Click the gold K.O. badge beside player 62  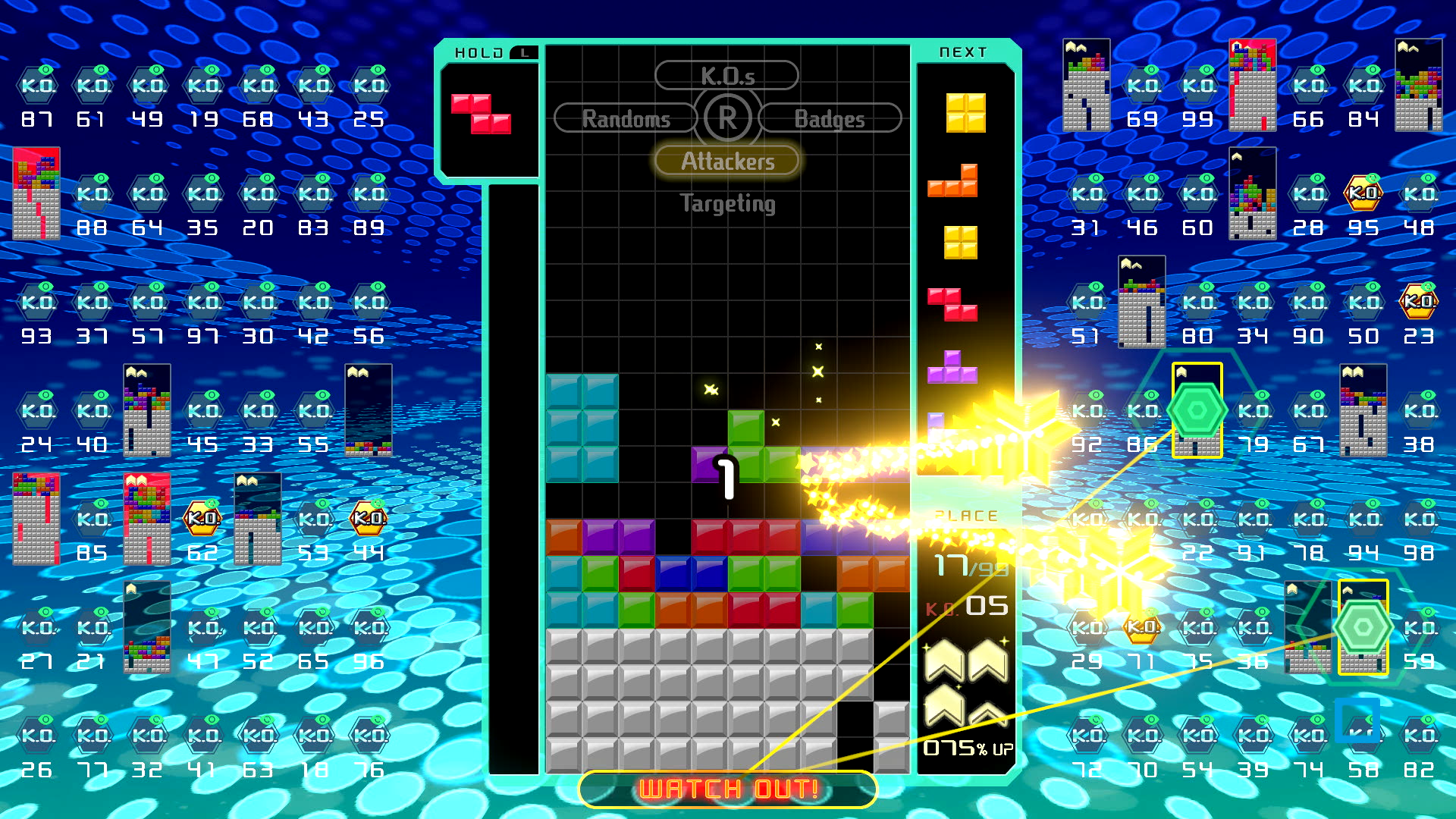(x=203, y=518)
